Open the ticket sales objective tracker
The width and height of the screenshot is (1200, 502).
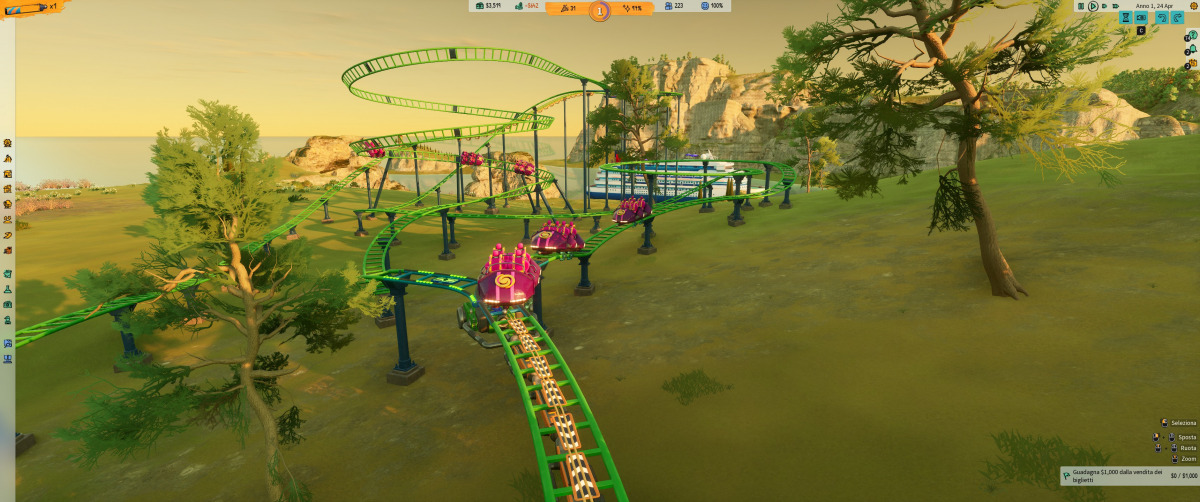1128,475
